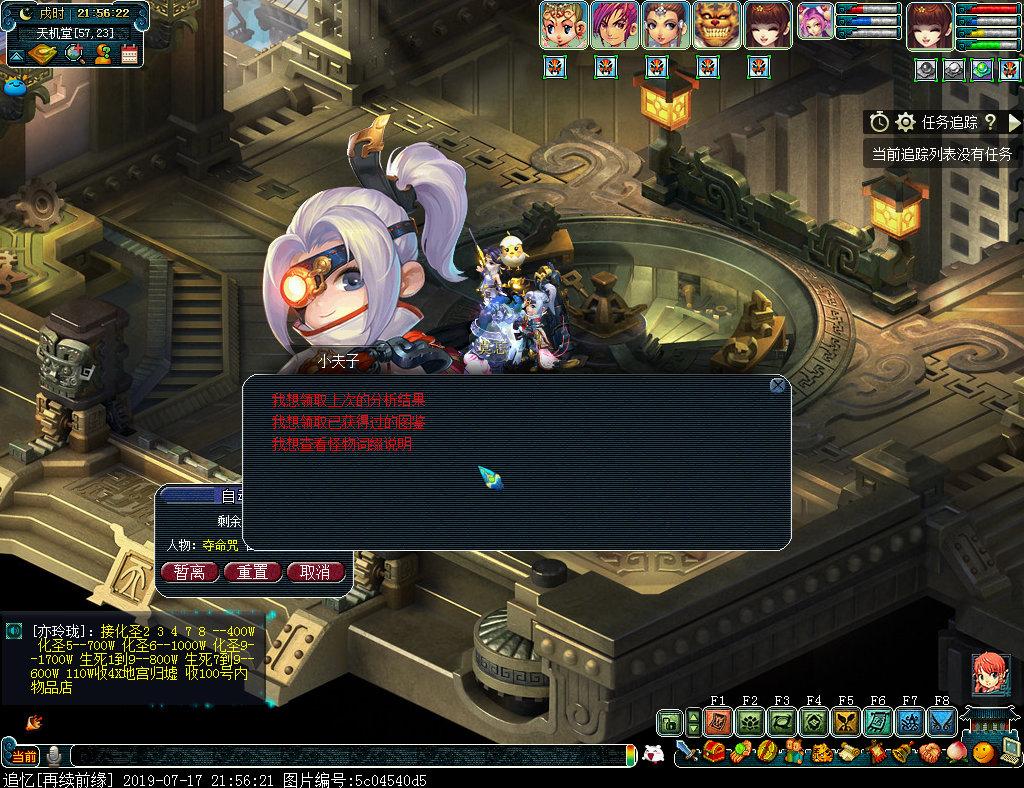Click the 暂离 button
Image resolution: width=1024 pixels, height=788 pixels.
(190, 572)
